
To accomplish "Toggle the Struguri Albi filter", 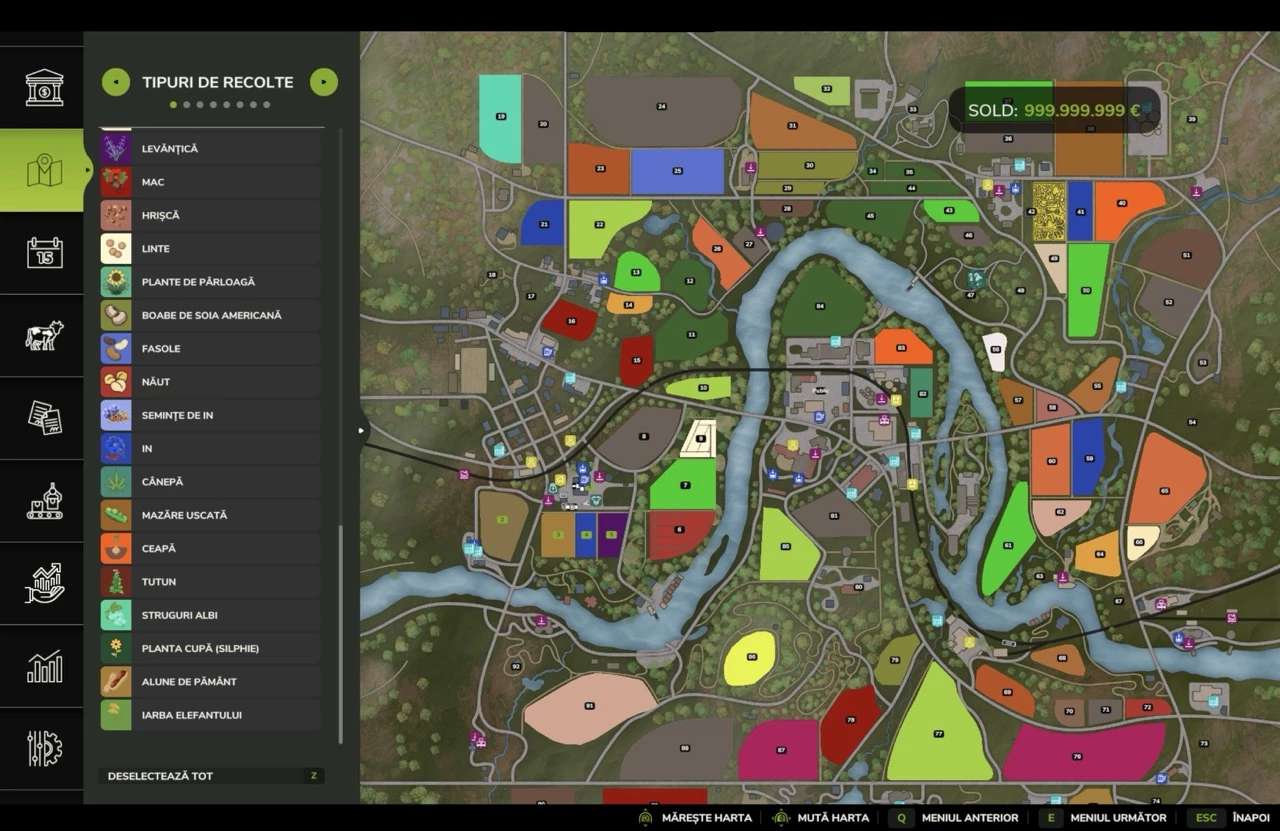I will point(211,615).
